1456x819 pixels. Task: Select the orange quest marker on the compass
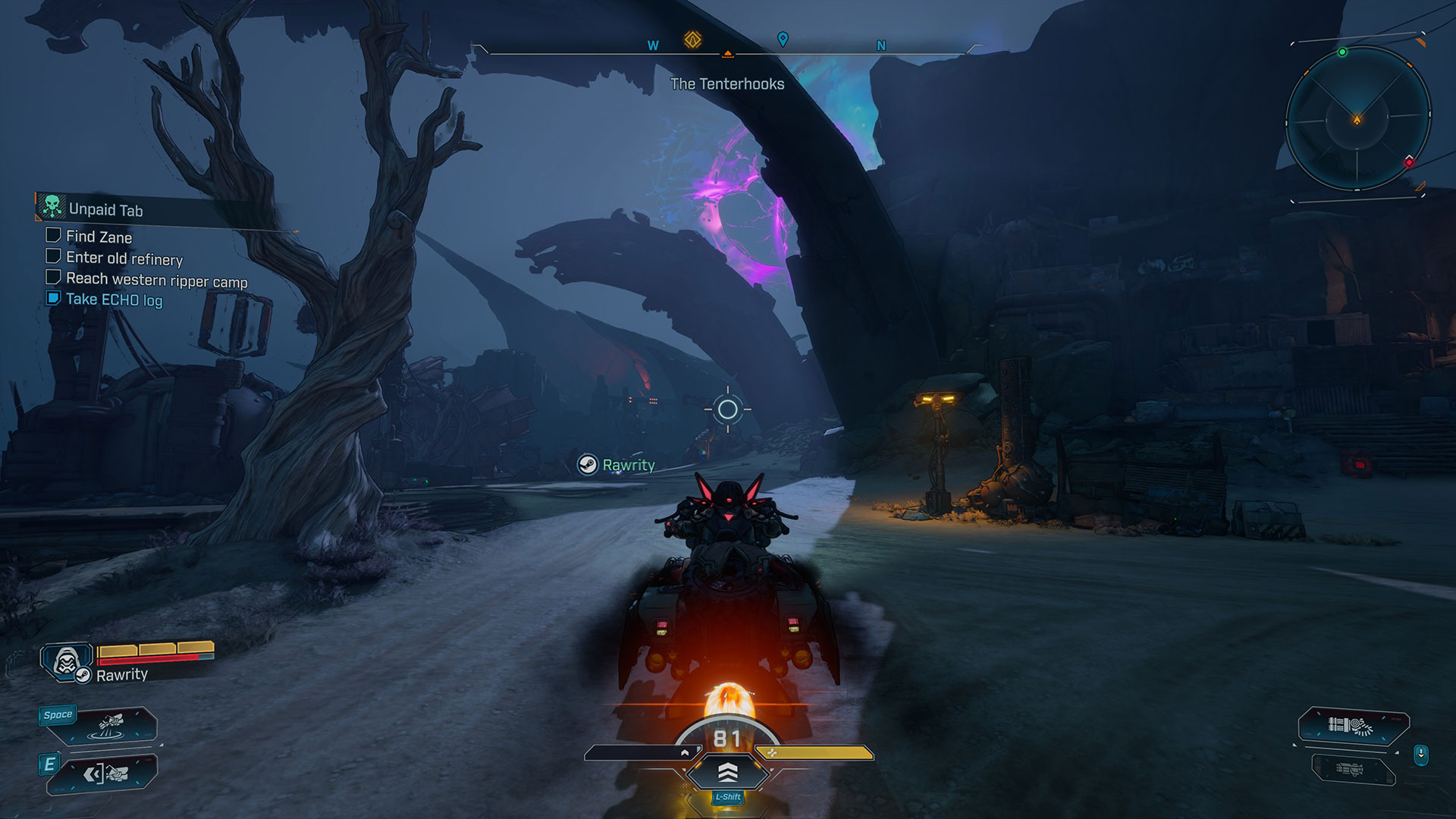692,39
